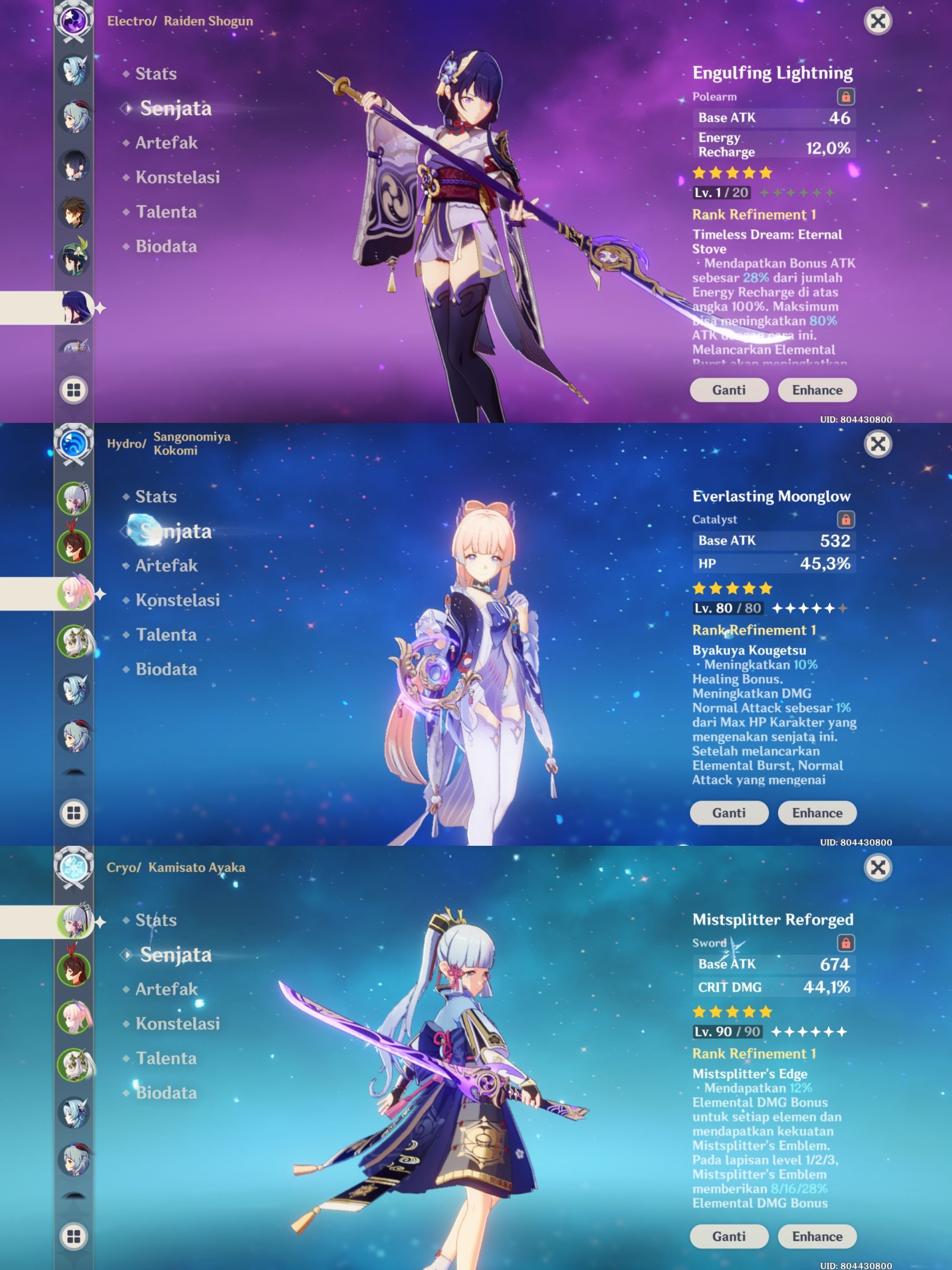Switch to the Konstelasi section for Kokomi
Viewport: 952px width, 1270px height.
point(176,600)
